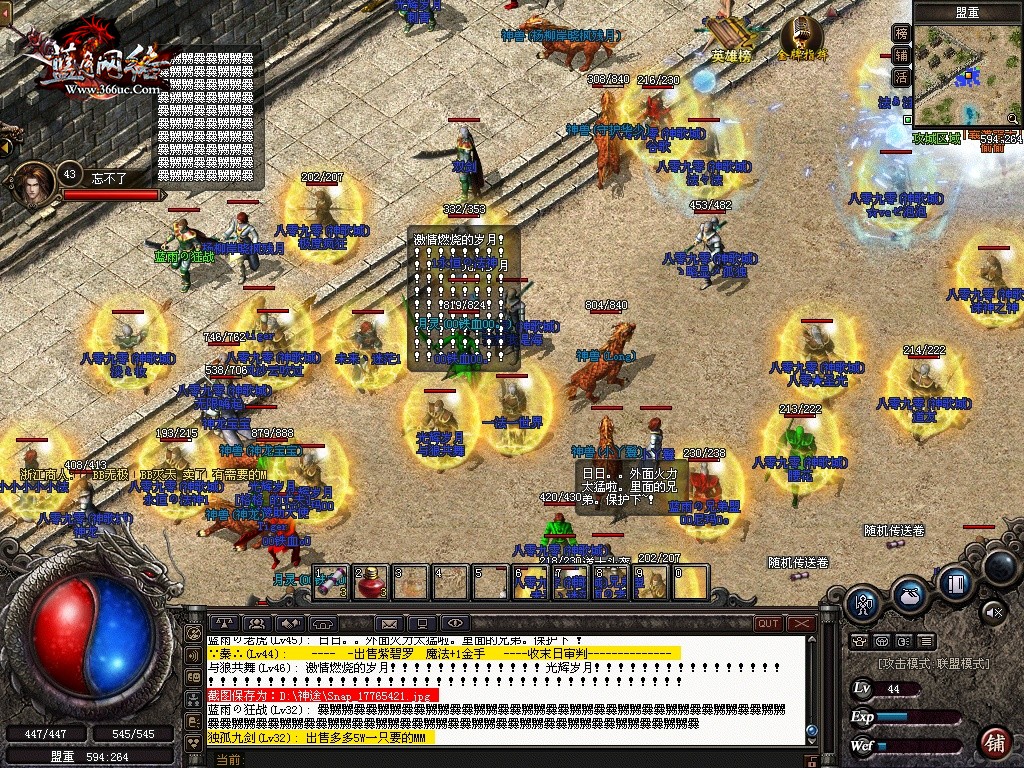Open the character figure round button
This screenshot has width=1024, height=768.
click(862, 603)
